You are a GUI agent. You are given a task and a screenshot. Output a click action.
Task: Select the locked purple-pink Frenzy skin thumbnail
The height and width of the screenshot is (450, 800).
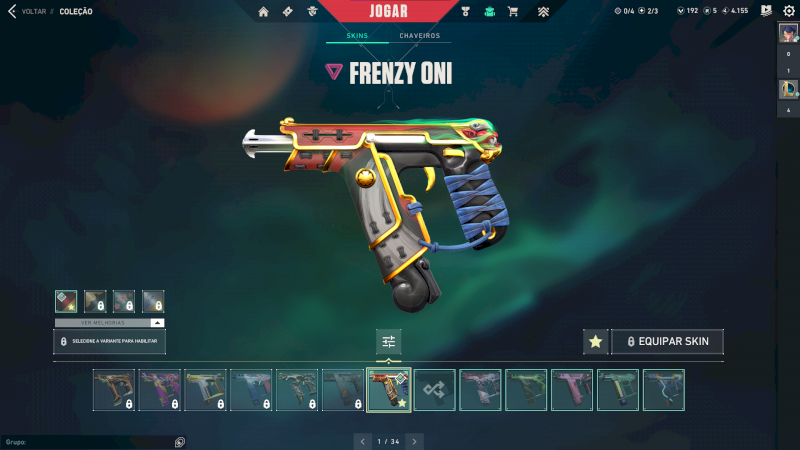pyautogui.click(x=160, y=390)
